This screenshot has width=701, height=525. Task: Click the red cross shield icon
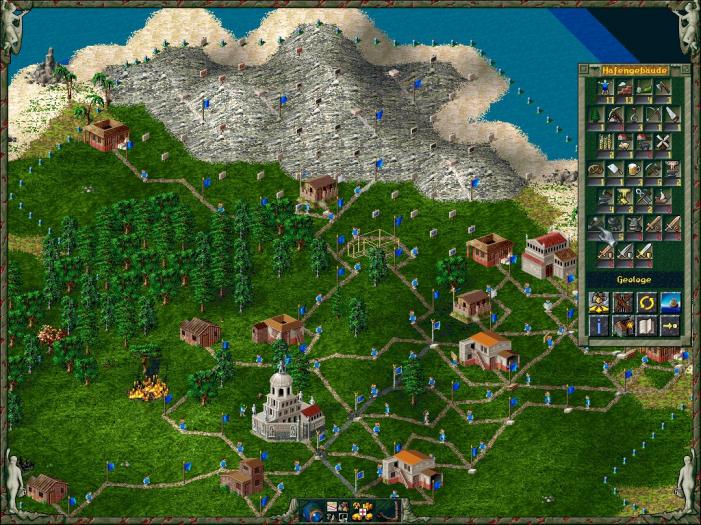[x=362, y=513]
